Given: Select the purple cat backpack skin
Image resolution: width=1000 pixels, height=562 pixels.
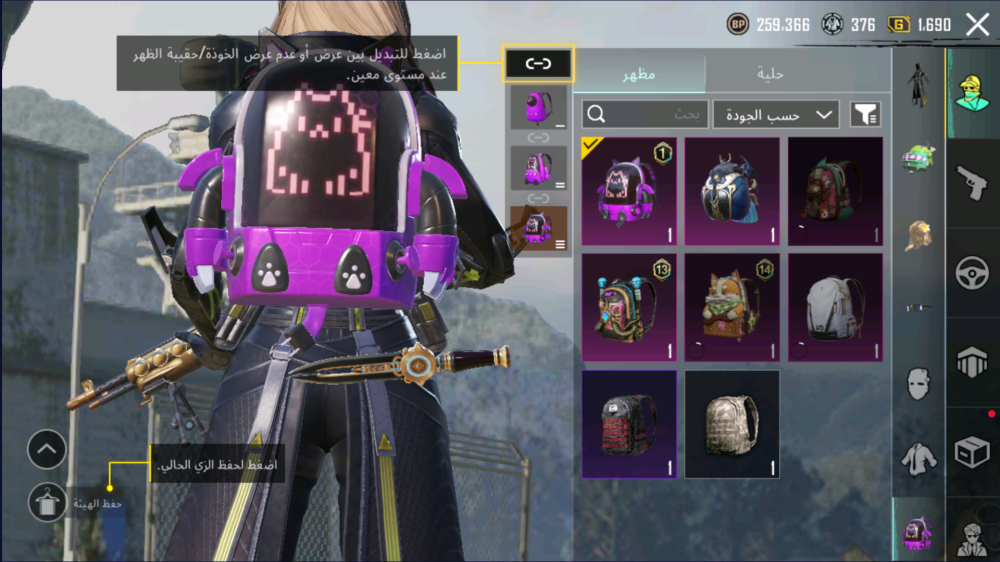Looking at the screenshot, I should 629,191.
